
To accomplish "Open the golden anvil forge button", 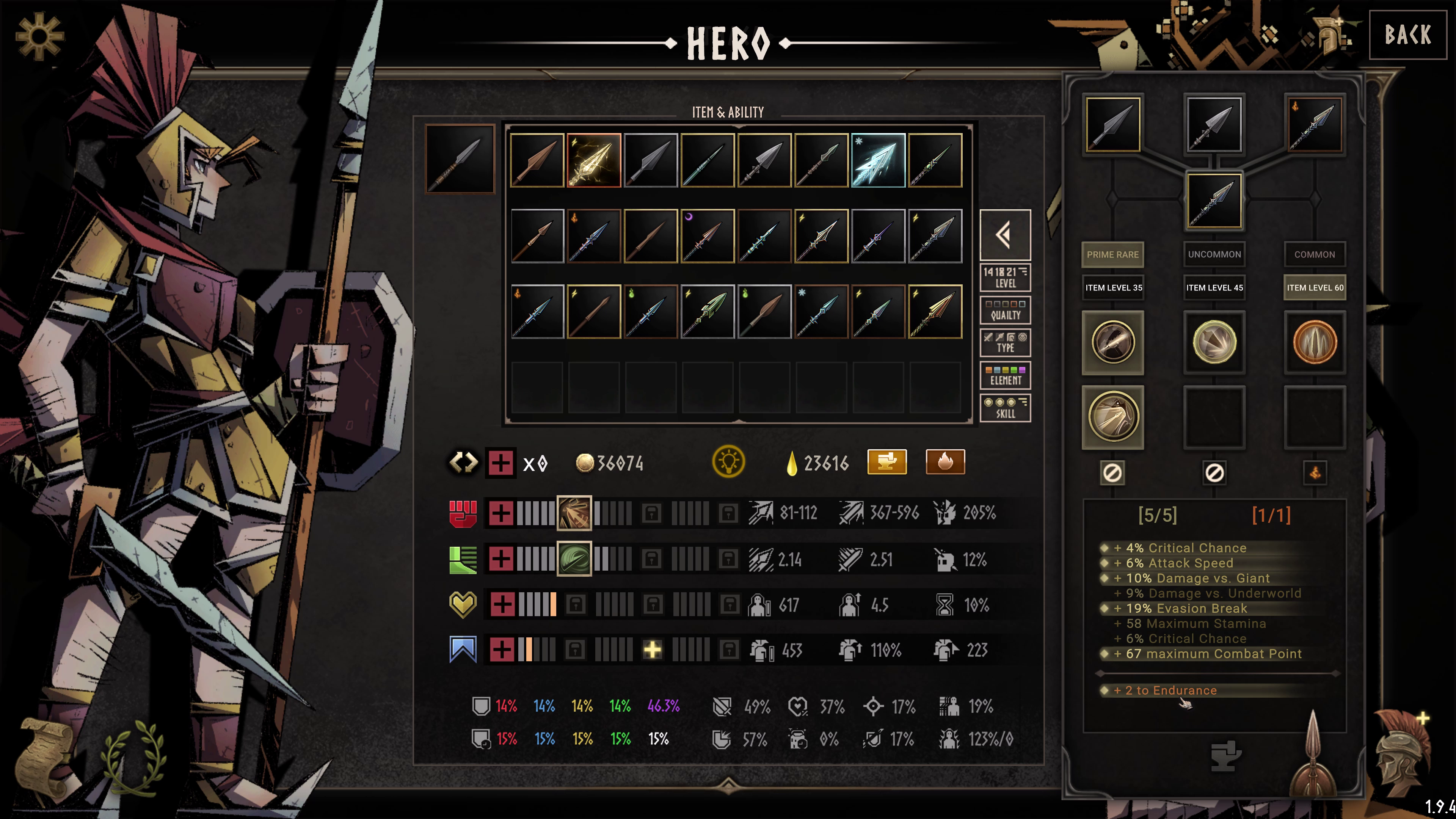I will click(887, 462).
